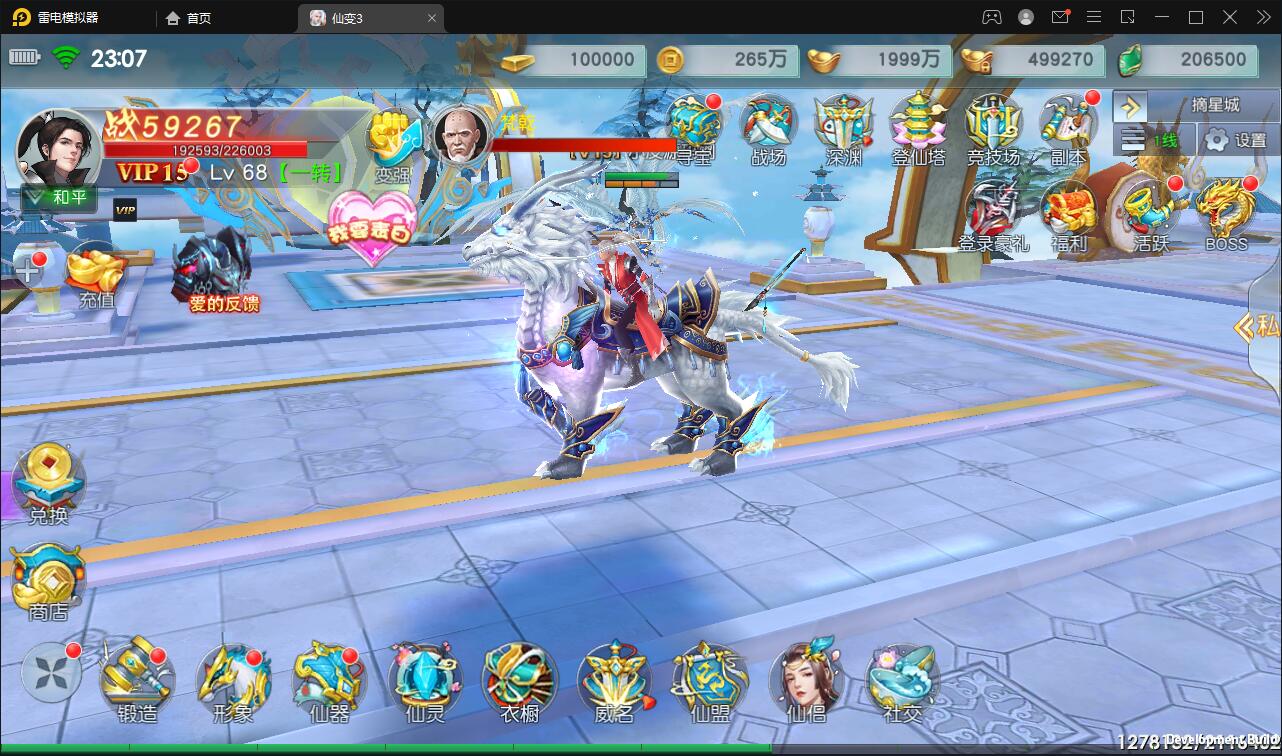Open the 商店 shop
Viewport: 1282px width, 756px height.
pos(48,580)
